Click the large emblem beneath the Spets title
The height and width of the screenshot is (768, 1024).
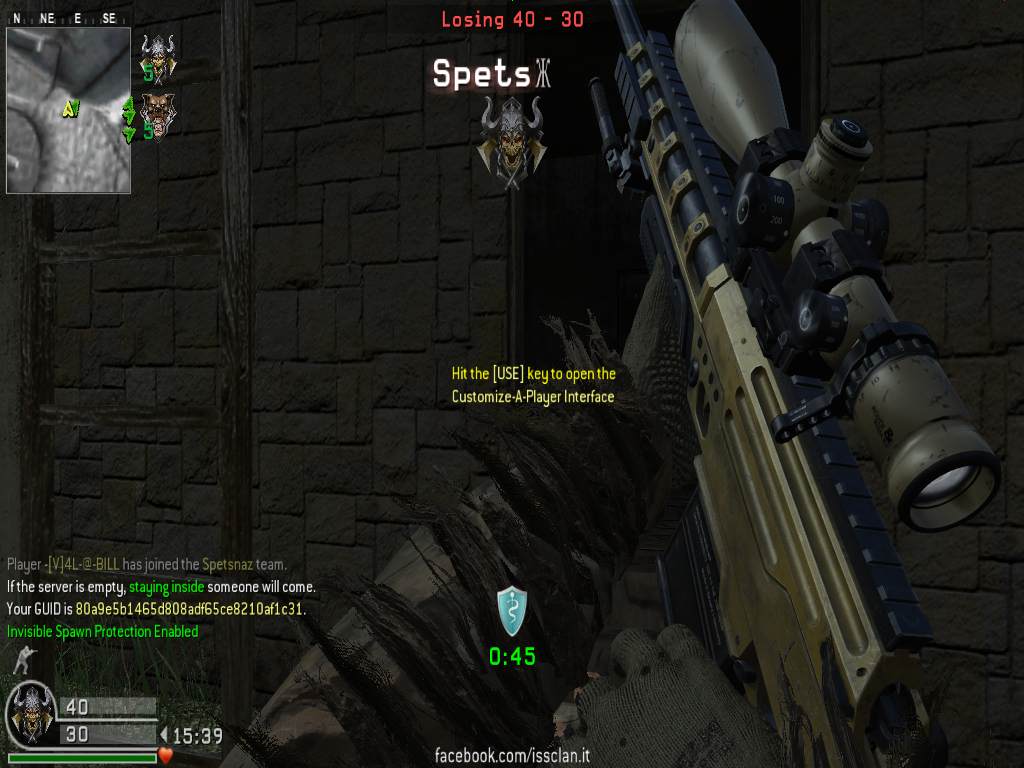point(511,141)
